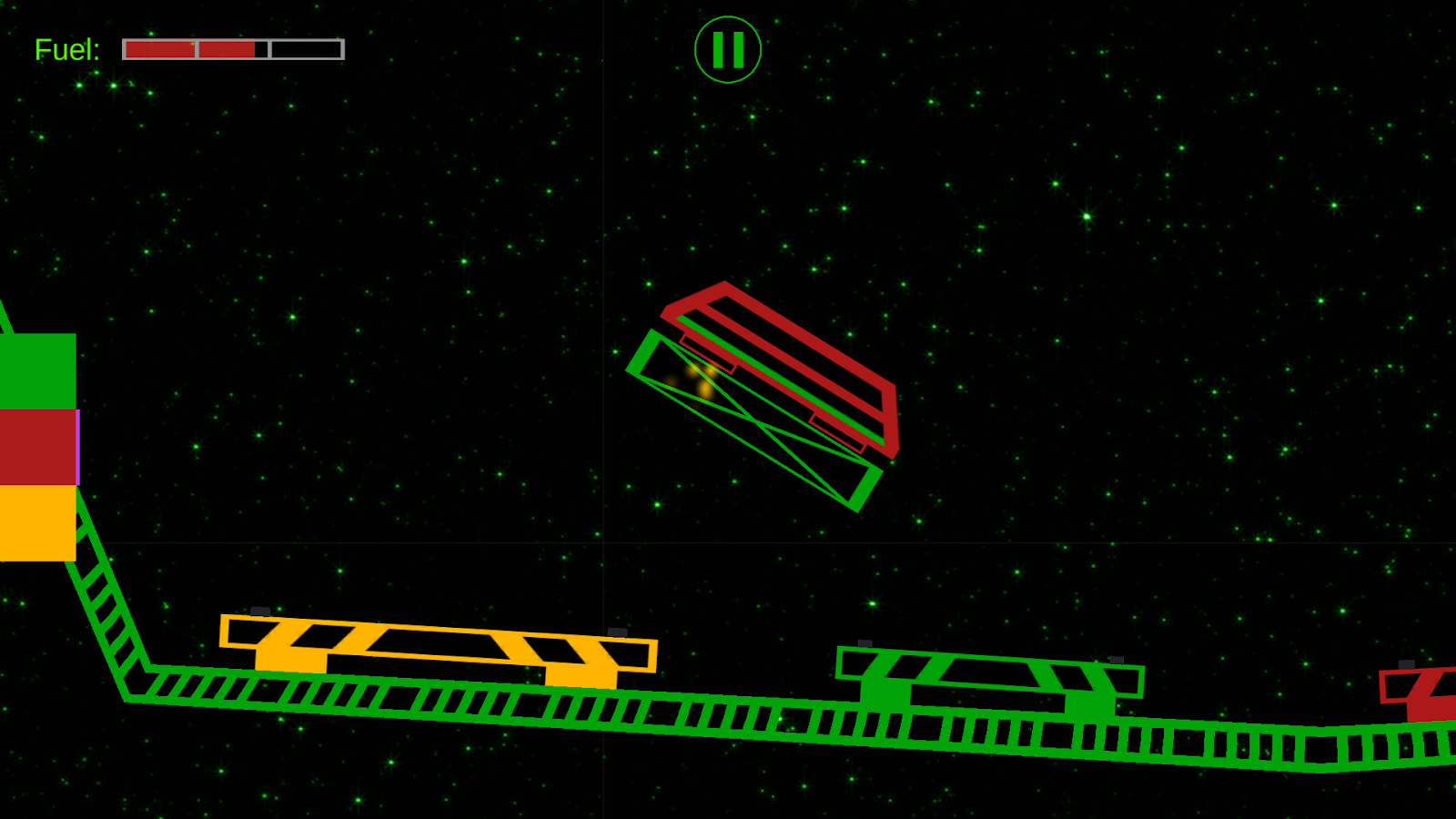Click the lander's right landing leg
Viewport: 1456px width, 819px height.
pos(837,432)
